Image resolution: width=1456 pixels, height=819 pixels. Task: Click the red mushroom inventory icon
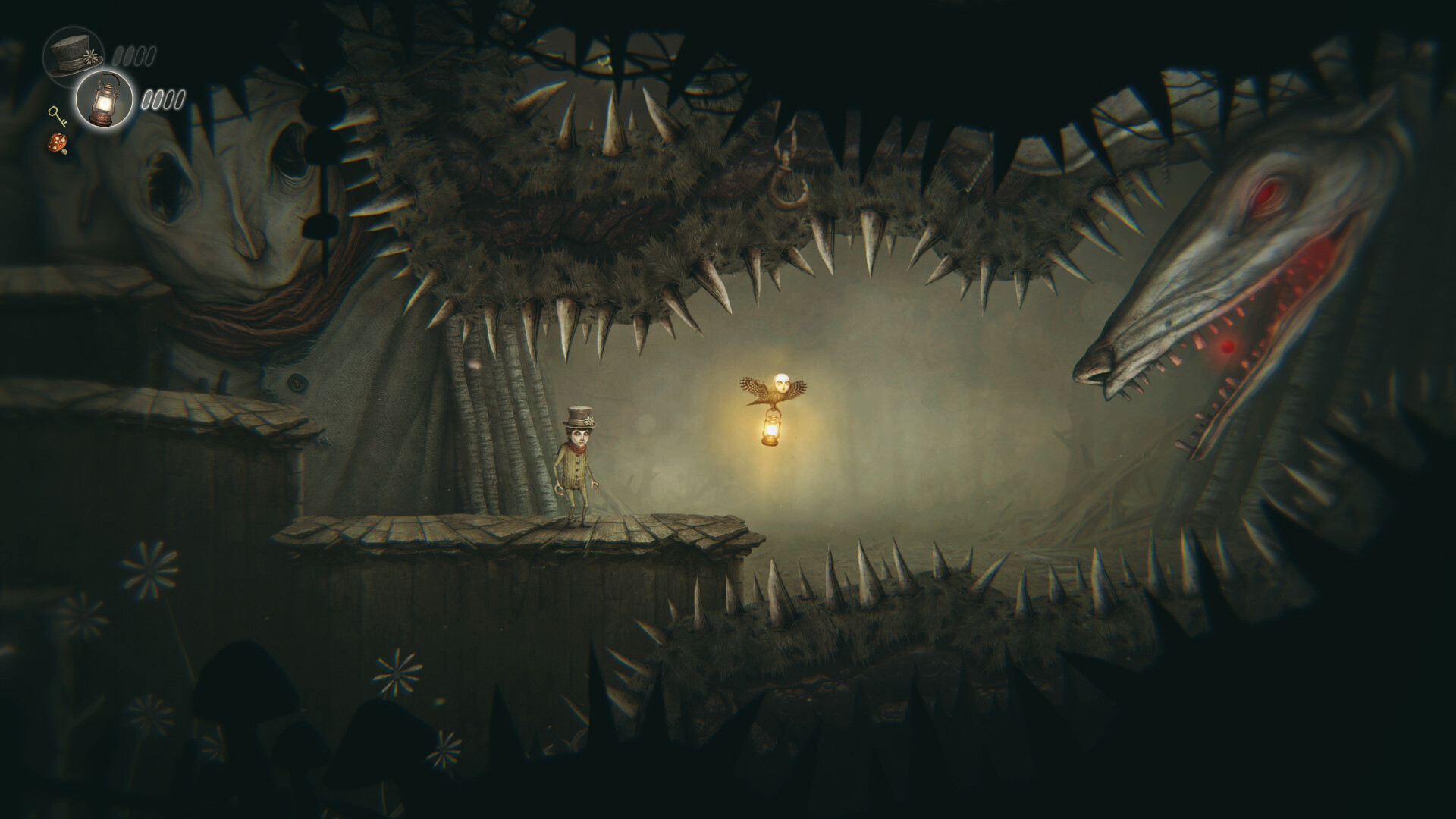coord(58,142)
